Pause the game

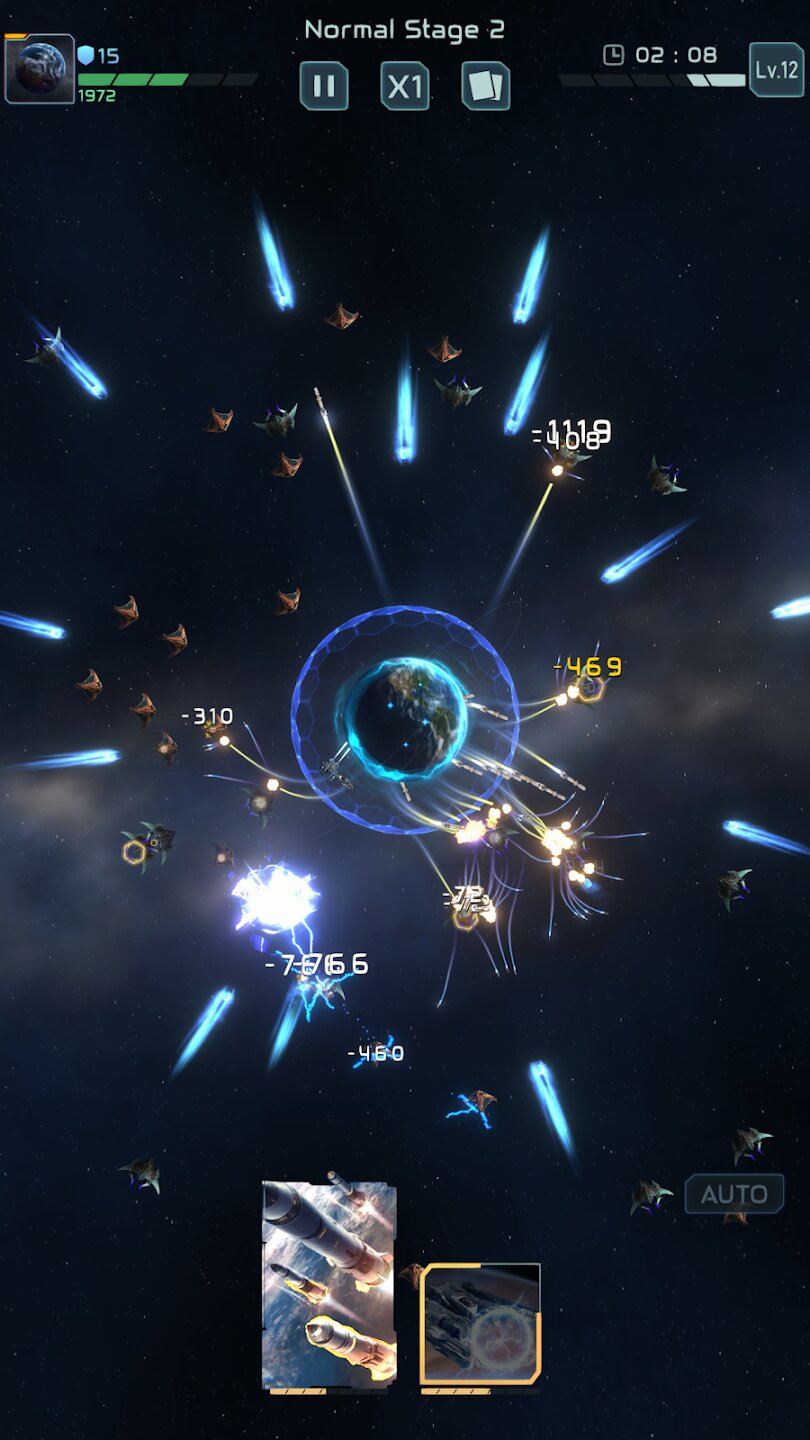point(324,86)
